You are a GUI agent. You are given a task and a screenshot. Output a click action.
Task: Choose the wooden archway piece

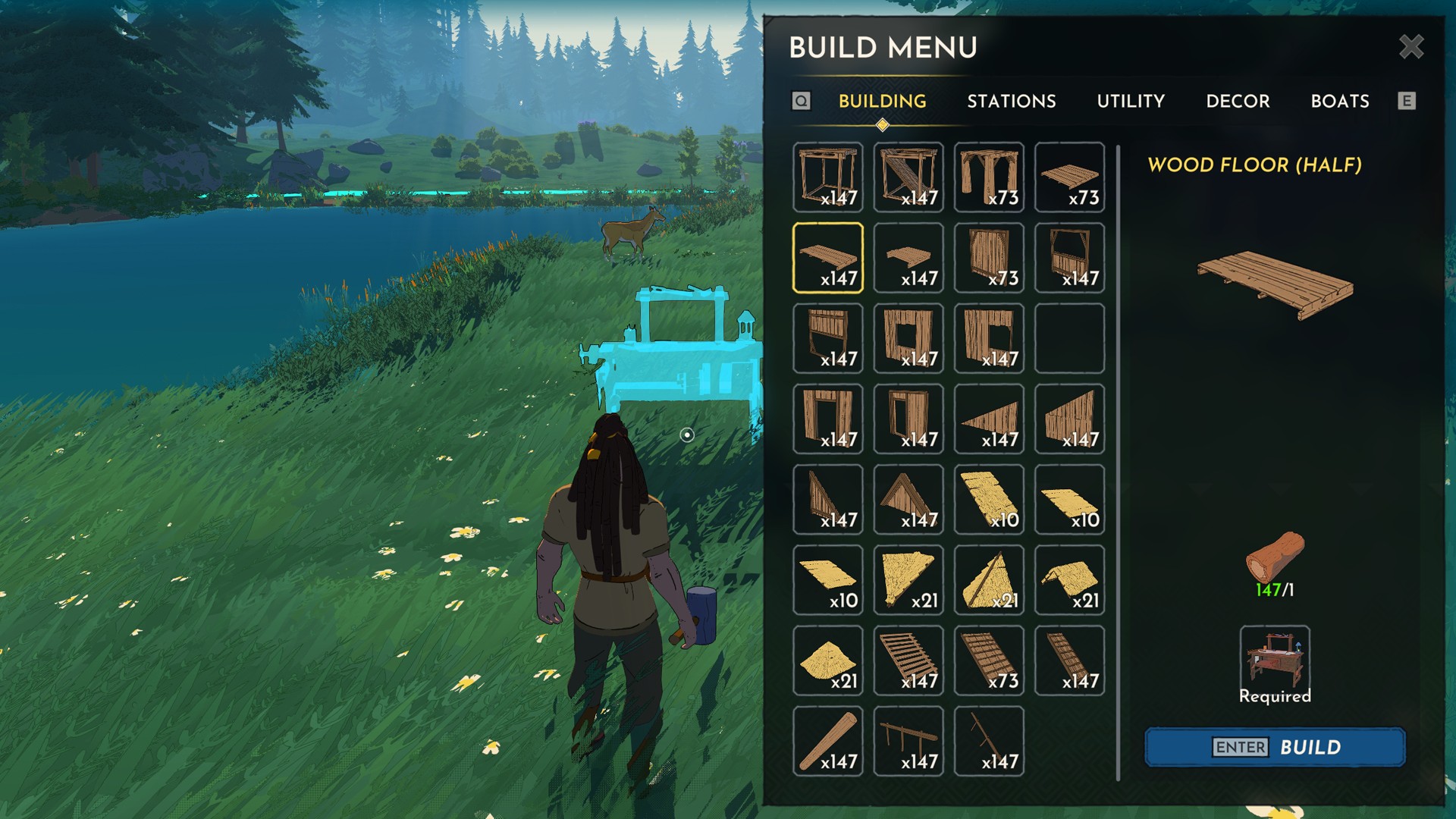(989, 177)
